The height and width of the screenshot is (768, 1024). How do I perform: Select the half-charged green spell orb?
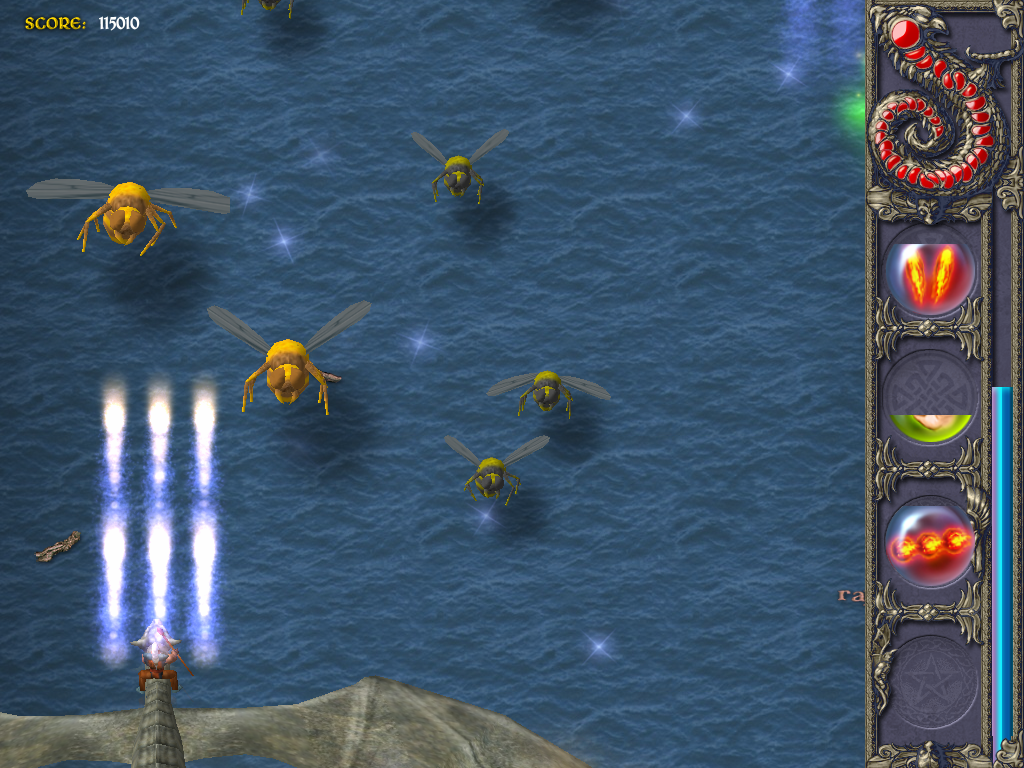point(929,401)
